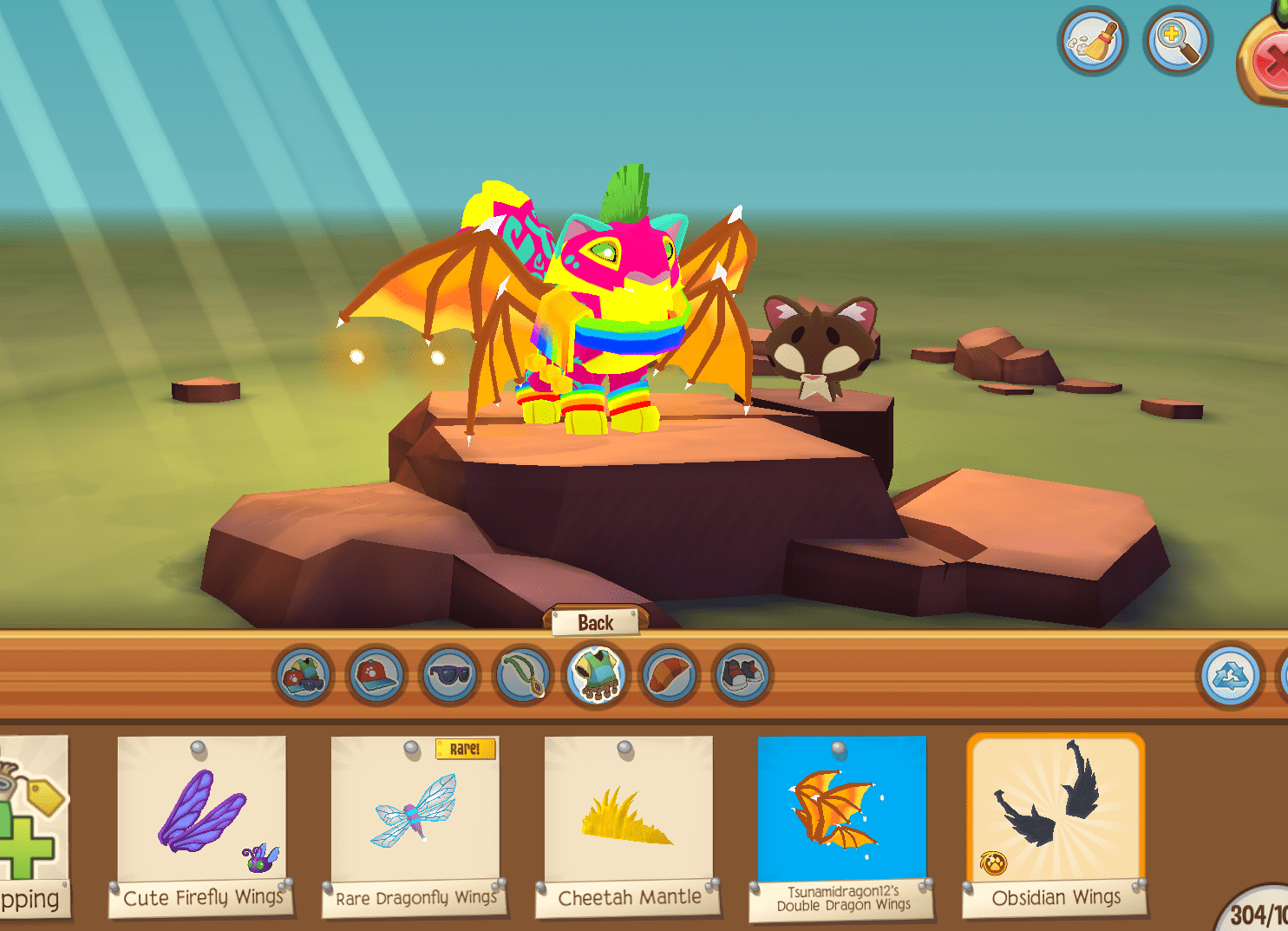This screenshot has width=1288, height=931.
Task: Open the glasses category
Action: pyautogui.click(x=449, y=677)
